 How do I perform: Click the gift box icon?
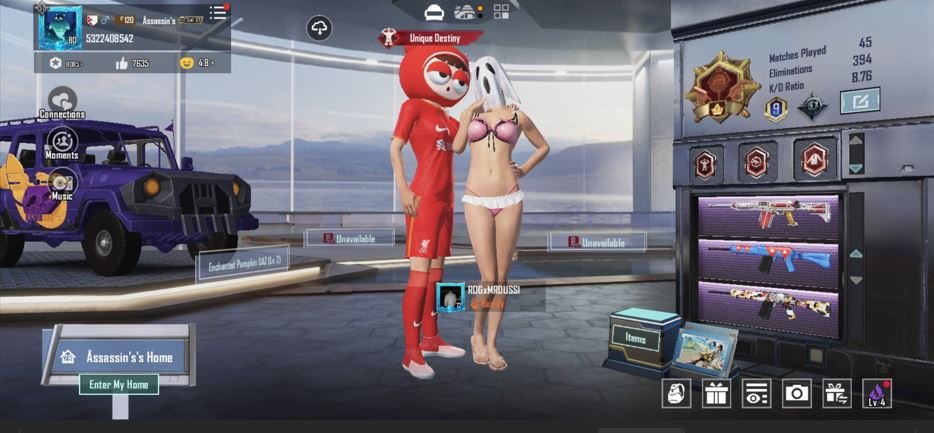(716, 393)
